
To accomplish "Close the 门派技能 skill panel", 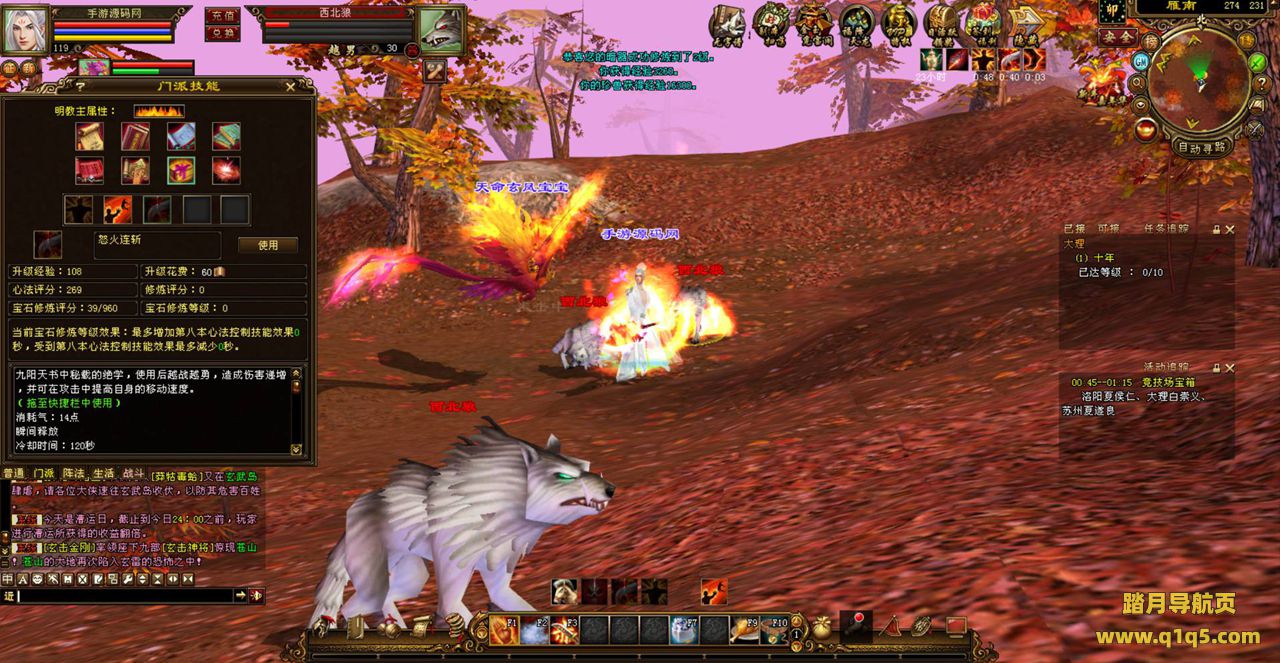I will pos(290,87).
